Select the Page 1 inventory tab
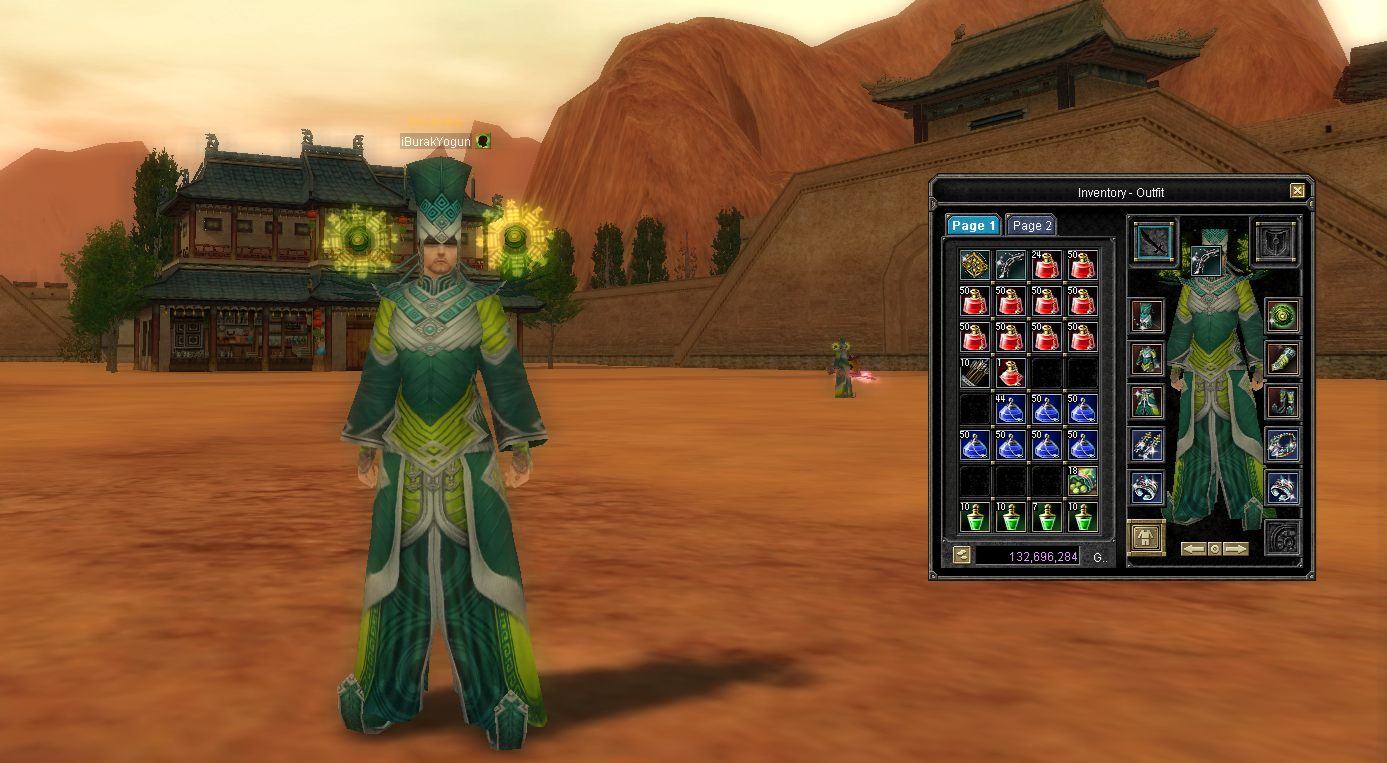1387x763 pixels. pos(972,226)
